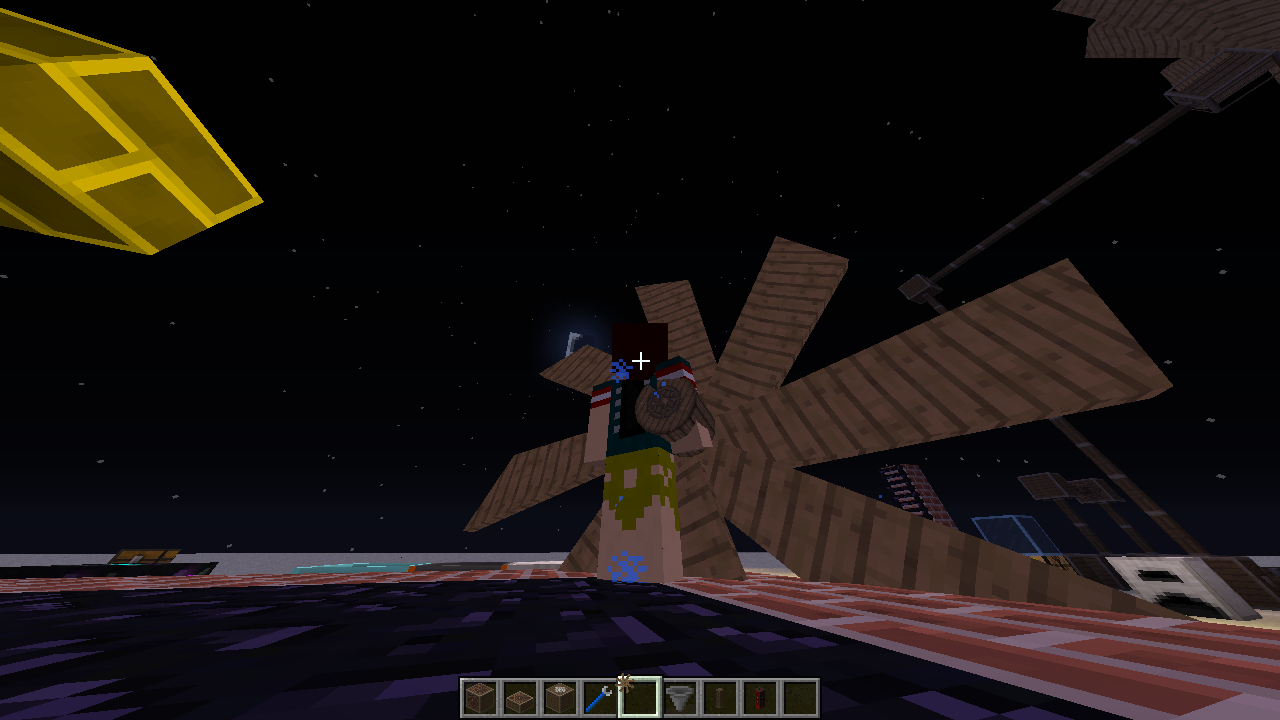The height and width of the screenshot is (720, 1280).
Task: Select the thin wooden post slot
Action: [720, 698]
